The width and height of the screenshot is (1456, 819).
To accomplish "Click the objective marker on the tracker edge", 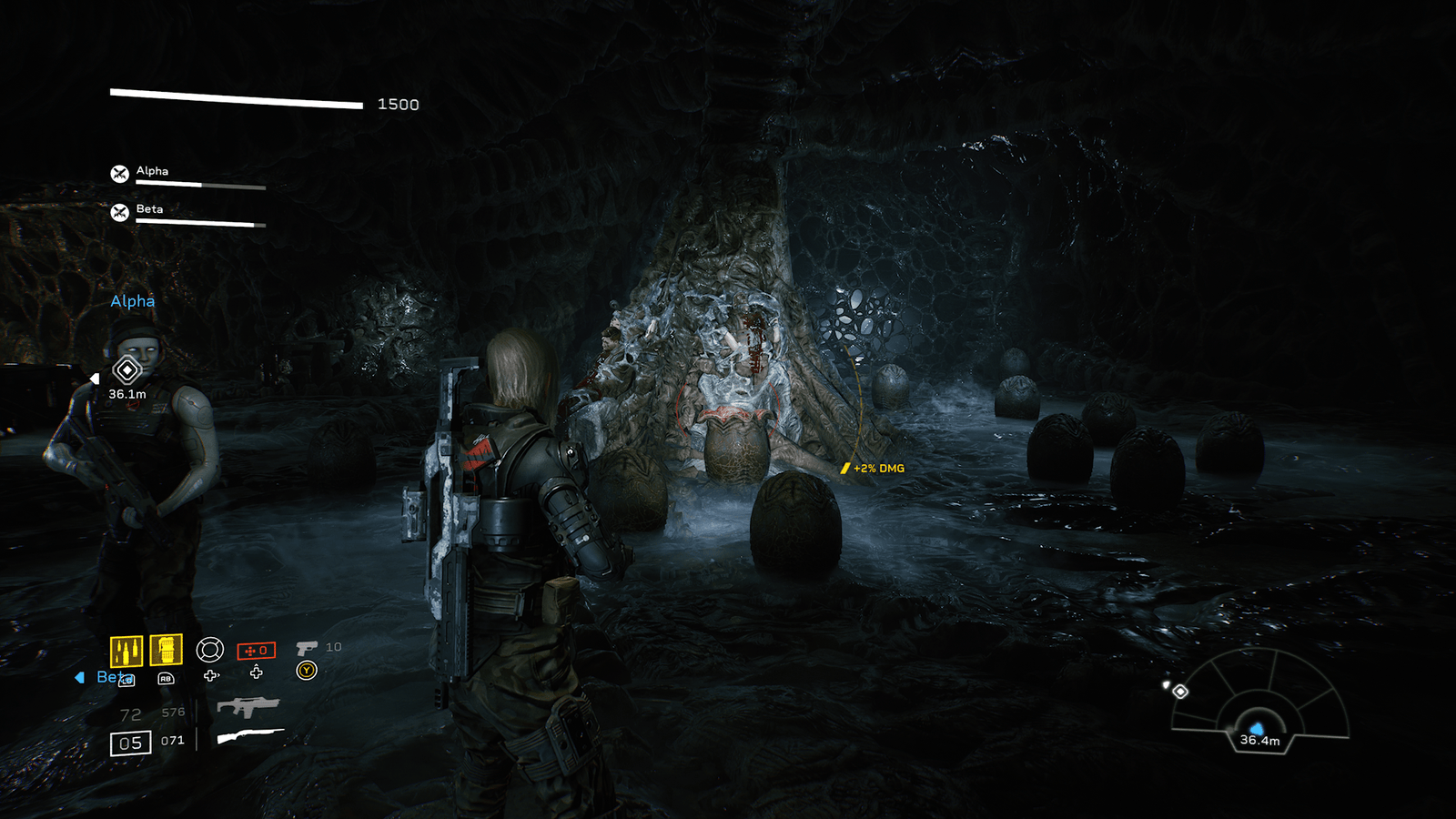I will (x=1180, y=692).
